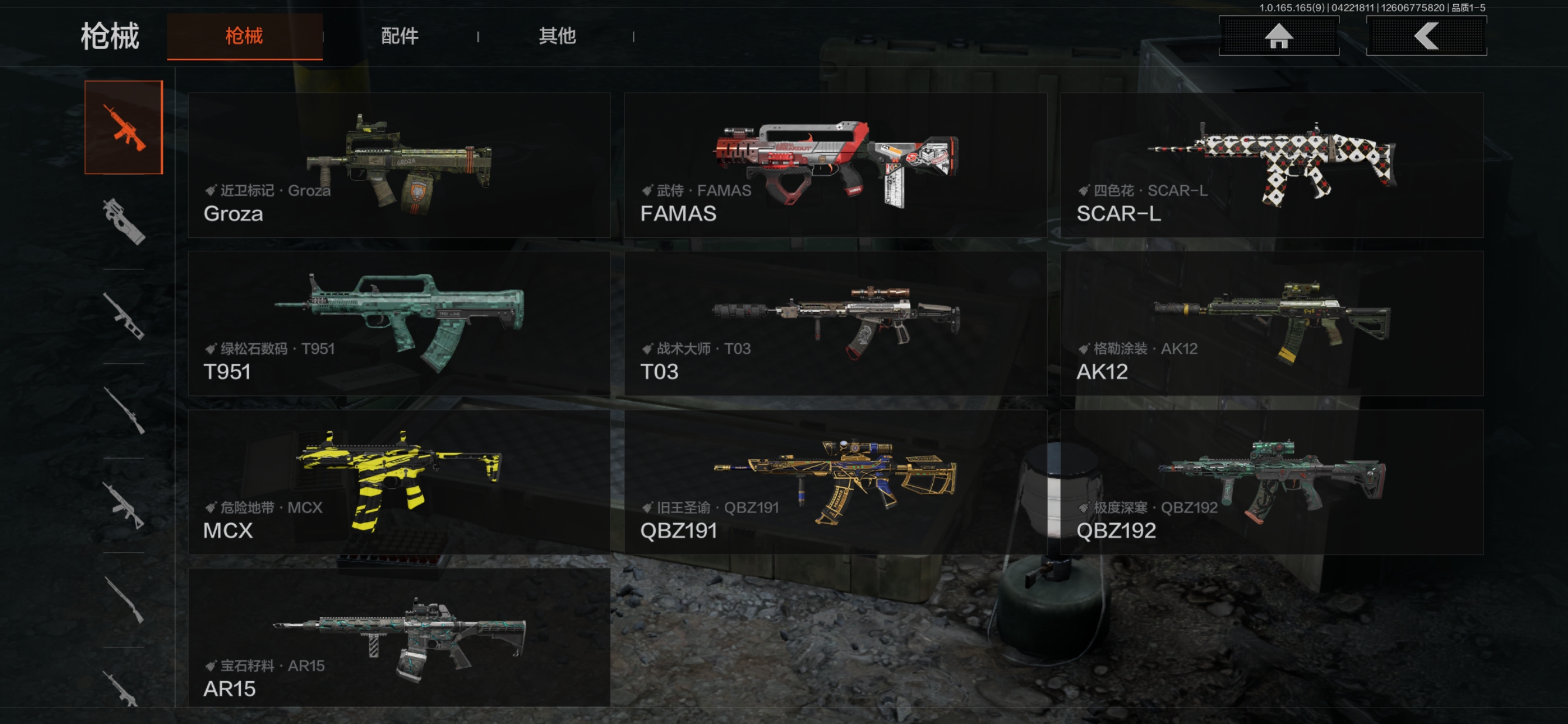Screen dimensions: 1568x724
Task: Open the T03 weapon card
Action: [x=835, y=323]
